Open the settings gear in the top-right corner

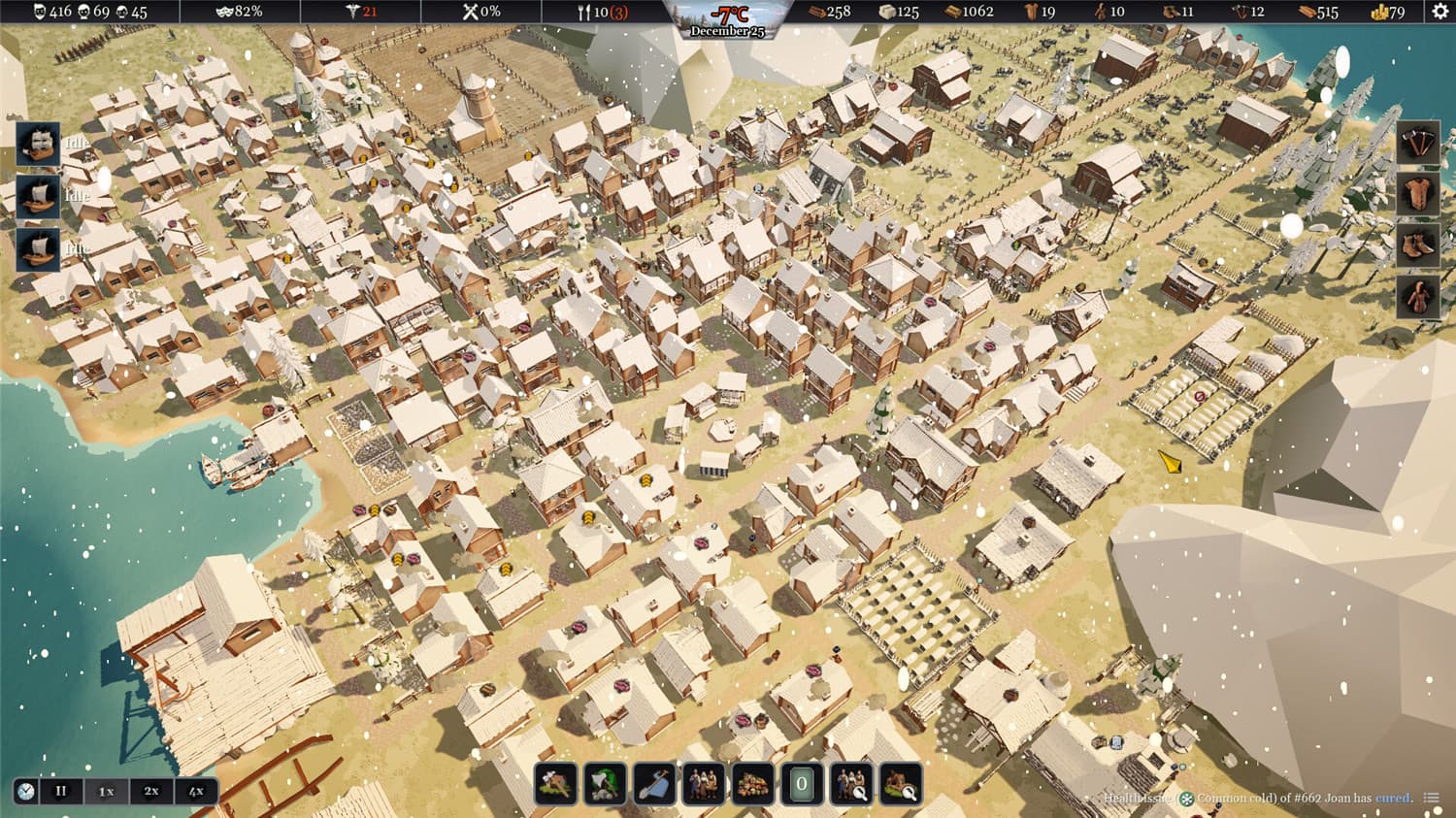pyautogui.click(x=1439, y=12)
